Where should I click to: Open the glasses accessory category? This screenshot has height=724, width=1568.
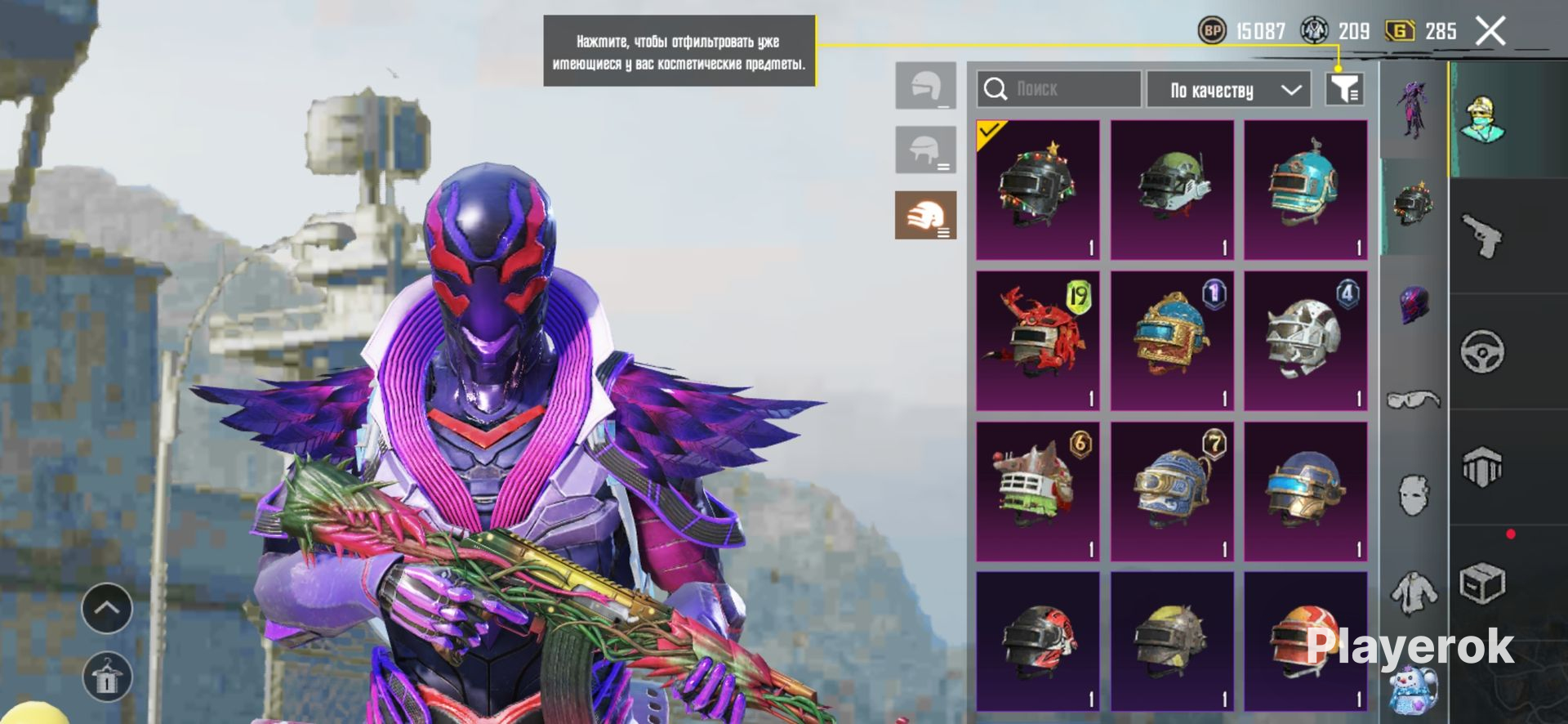[1414, 400]
